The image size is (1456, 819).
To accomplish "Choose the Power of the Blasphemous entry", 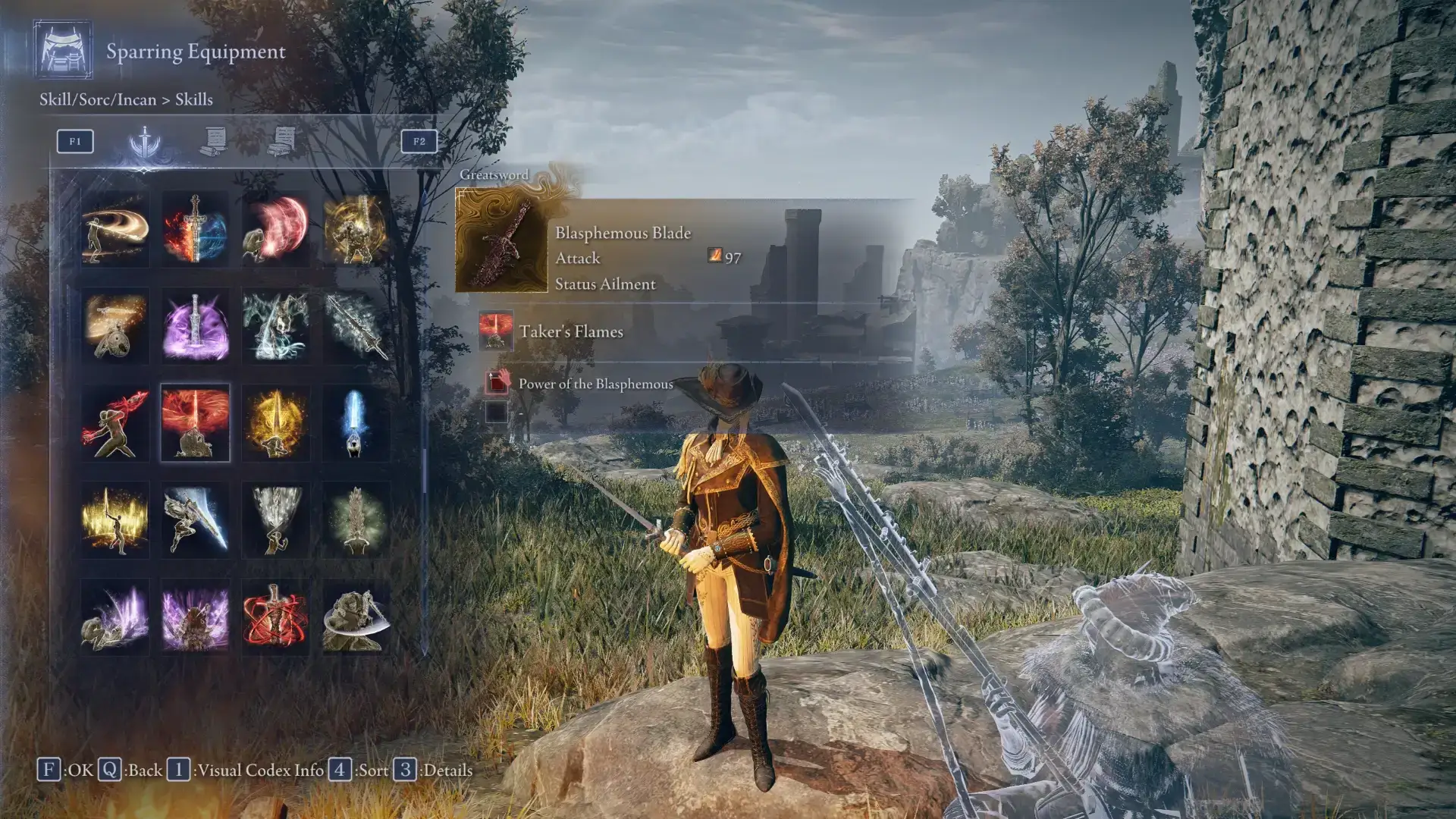I will pos(595,384).
